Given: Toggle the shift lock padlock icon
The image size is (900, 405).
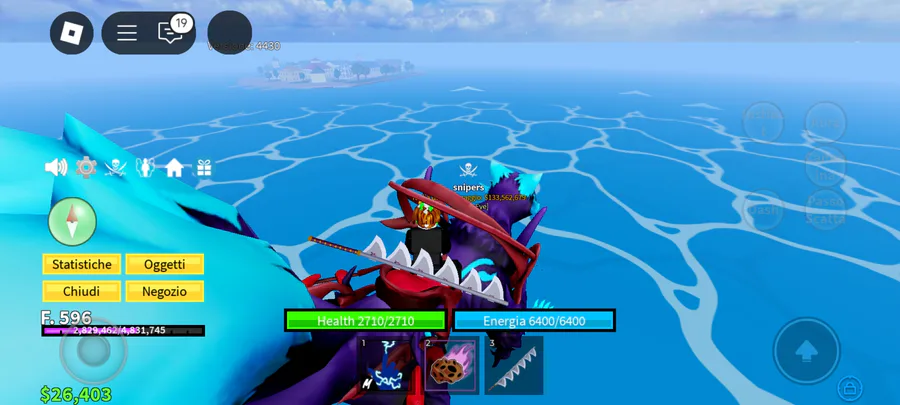Looking at the screenshot, I should point(850,386).
